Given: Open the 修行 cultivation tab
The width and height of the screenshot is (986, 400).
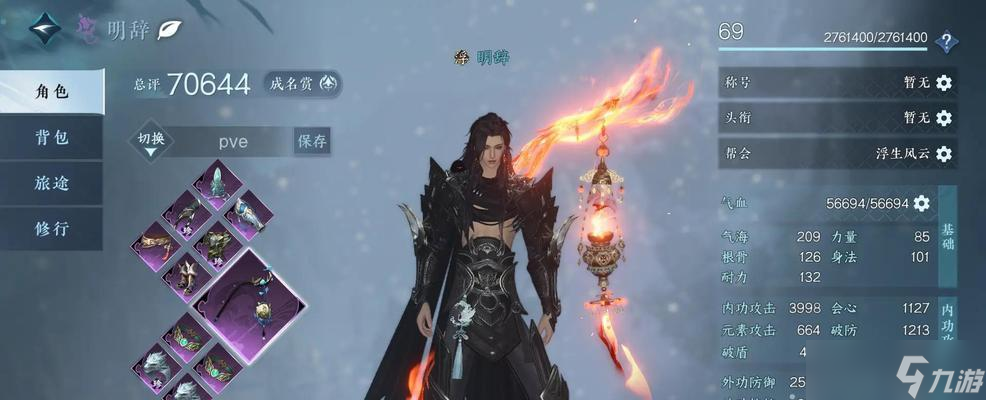Looking at the screenshot, I should click(52, 229).
